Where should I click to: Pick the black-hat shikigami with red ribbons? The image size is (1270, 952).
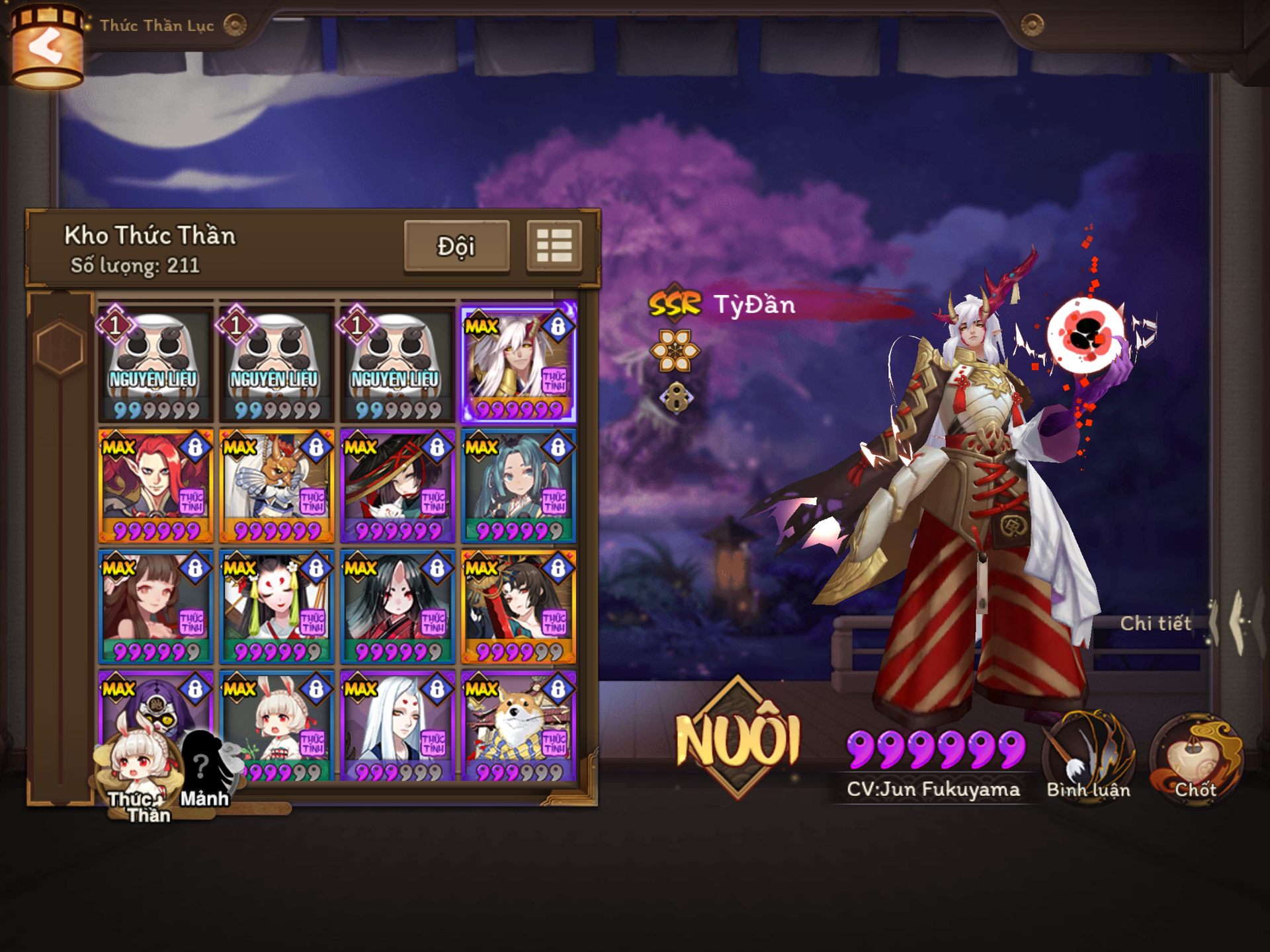coord(398,486)
